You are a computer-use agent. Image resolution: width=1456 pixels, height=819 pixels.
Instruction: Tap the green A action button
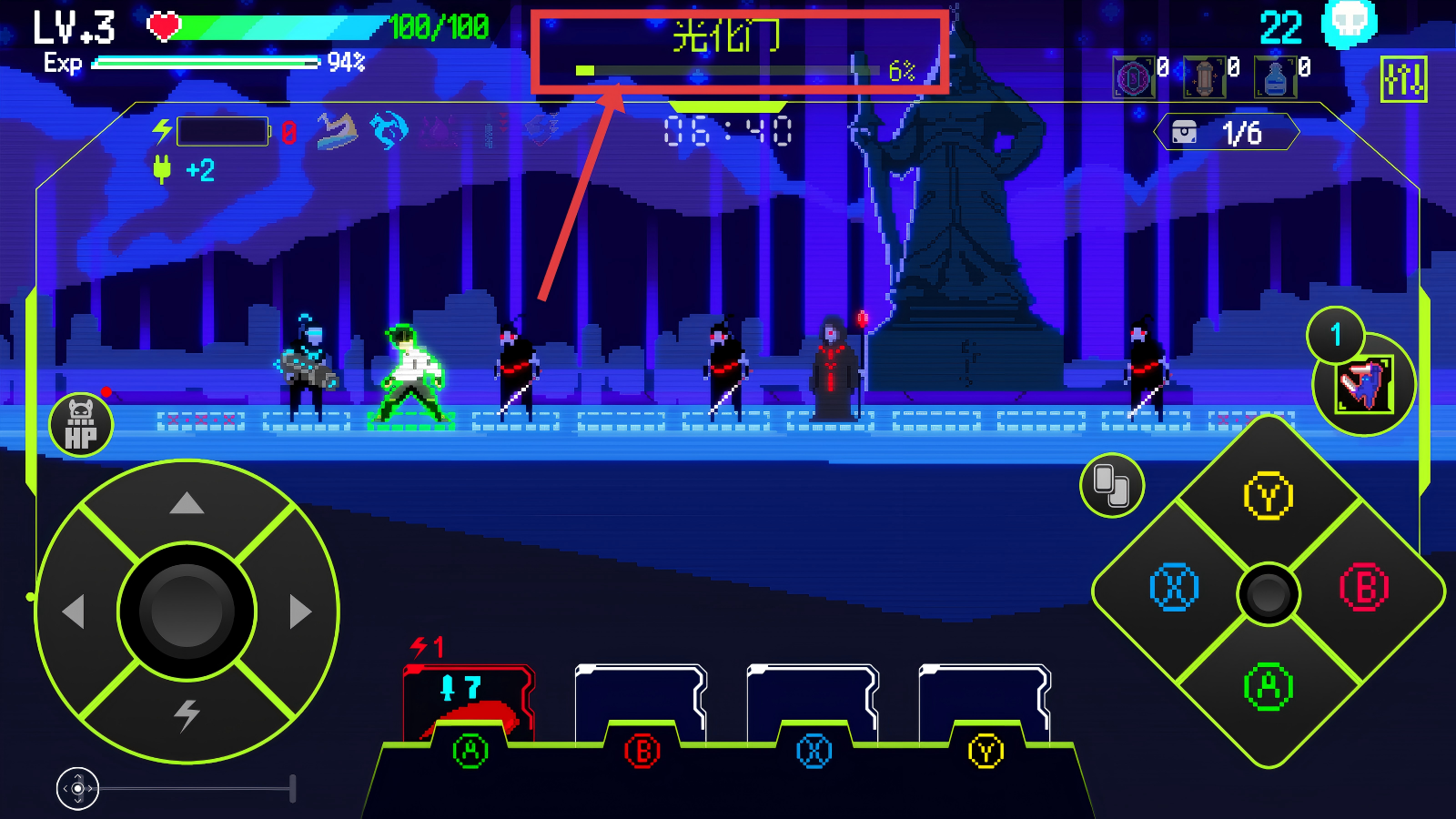pos(1269,687)
